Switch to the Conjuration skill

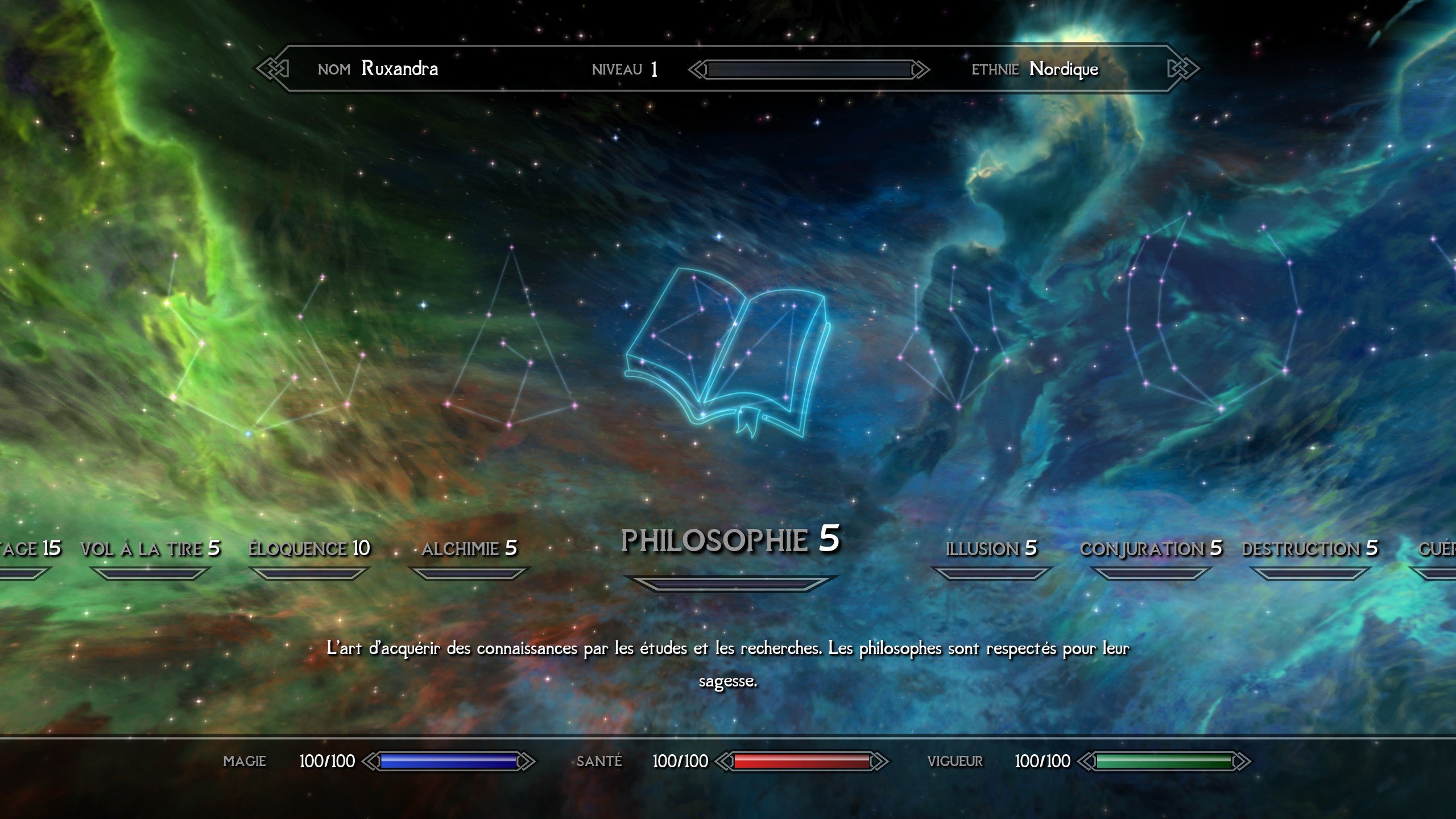[x=1151, y=549]
